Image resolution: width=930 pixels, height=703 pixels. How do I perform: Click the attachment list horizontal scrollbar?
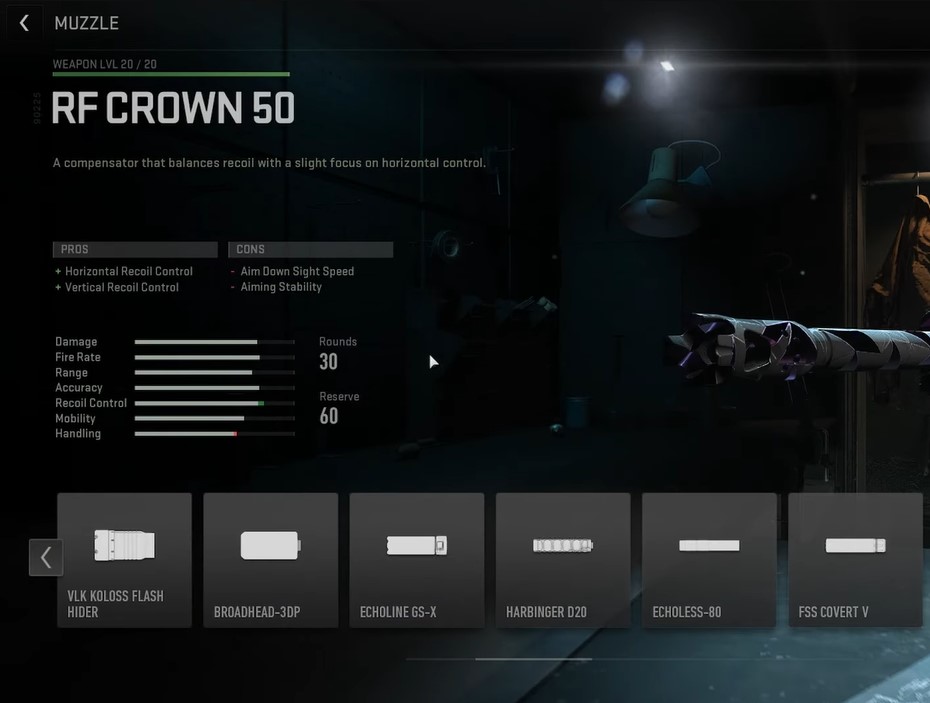(x=533, y=659)
